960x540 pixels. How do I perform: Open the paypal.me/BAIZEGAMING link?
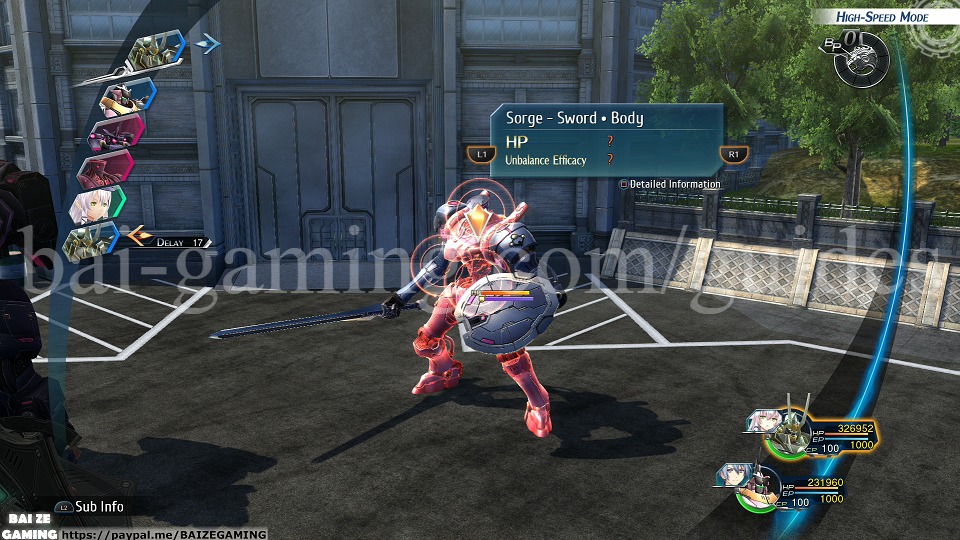click(165, 534)
